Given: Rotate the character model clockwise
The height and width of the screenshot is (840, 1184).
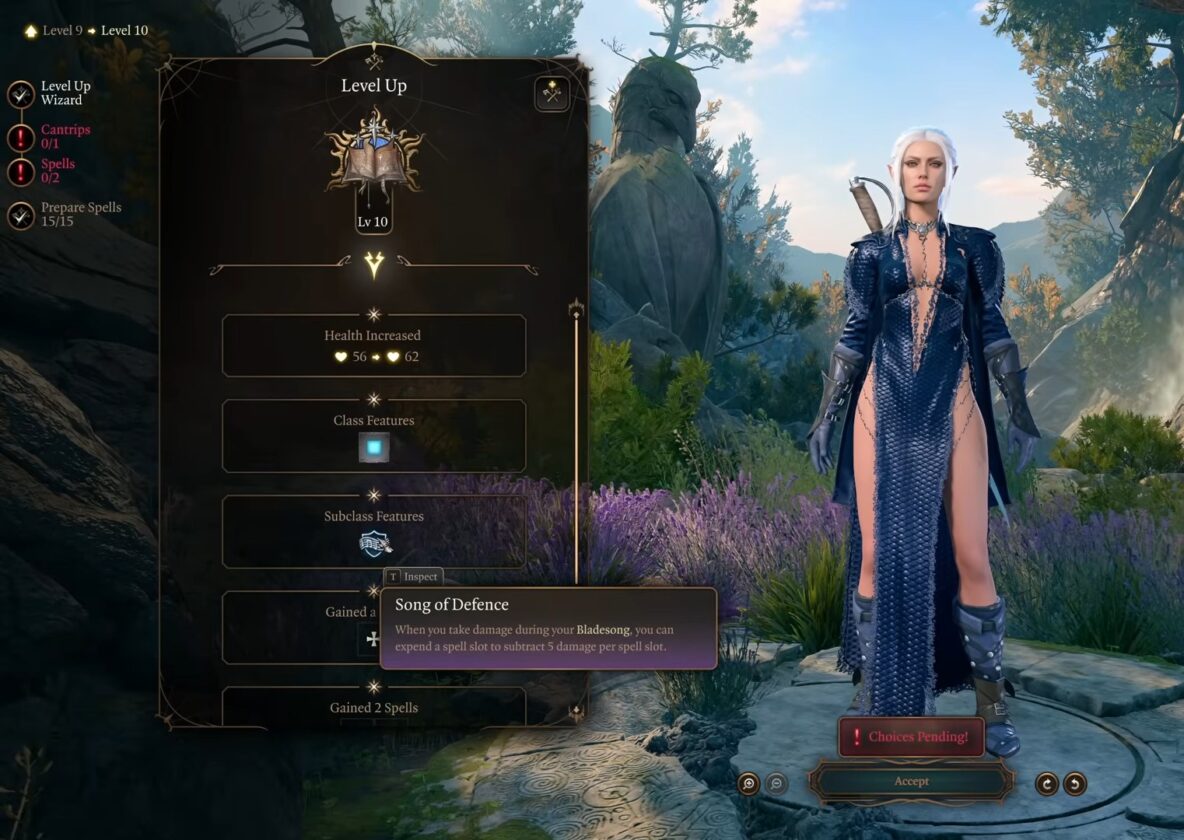Looking at the screenshot, I should tap(1047, 784).
